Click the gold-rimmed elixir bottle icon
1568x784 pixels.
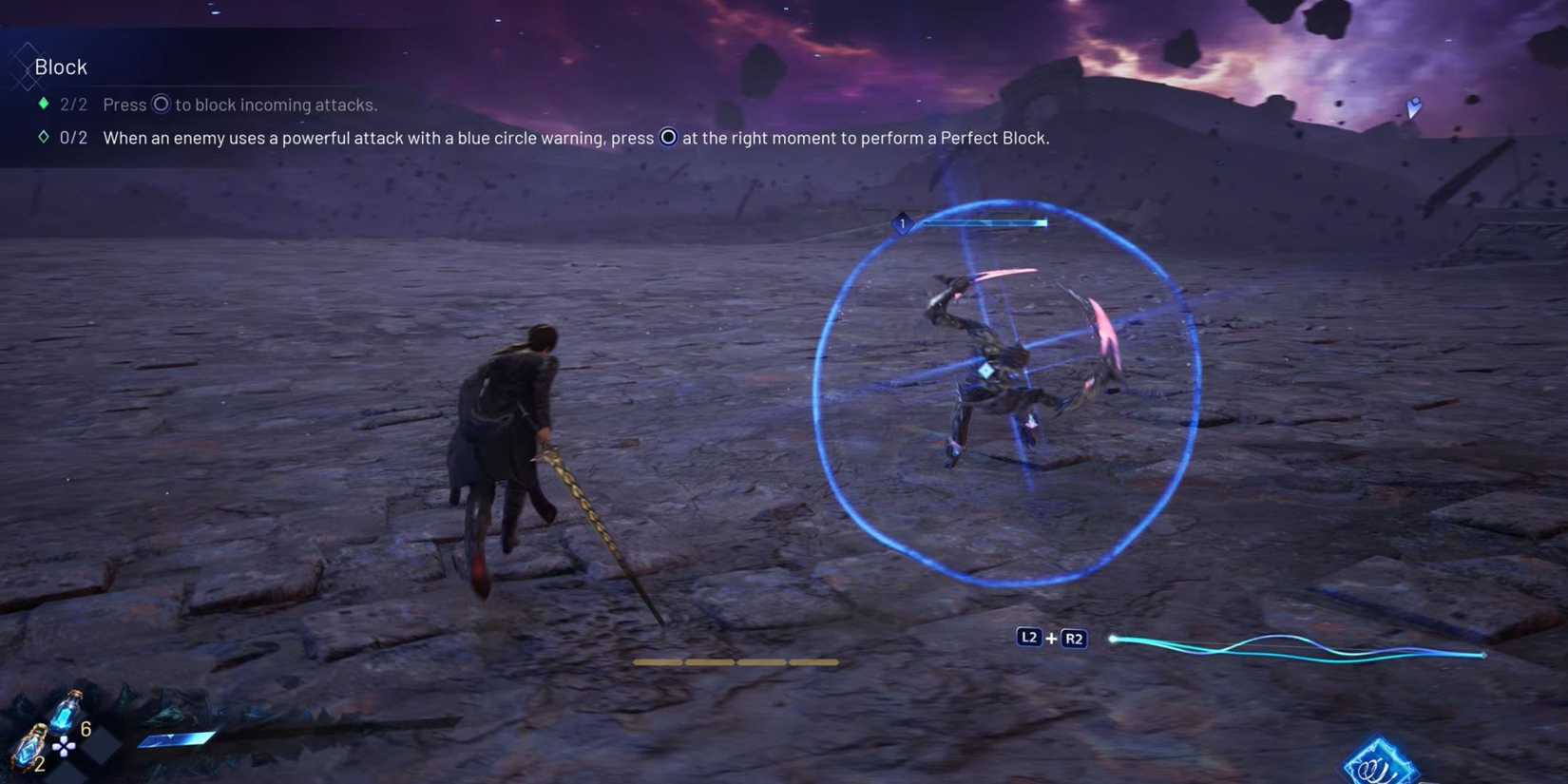pyautogui.click(x=31, y=749)
